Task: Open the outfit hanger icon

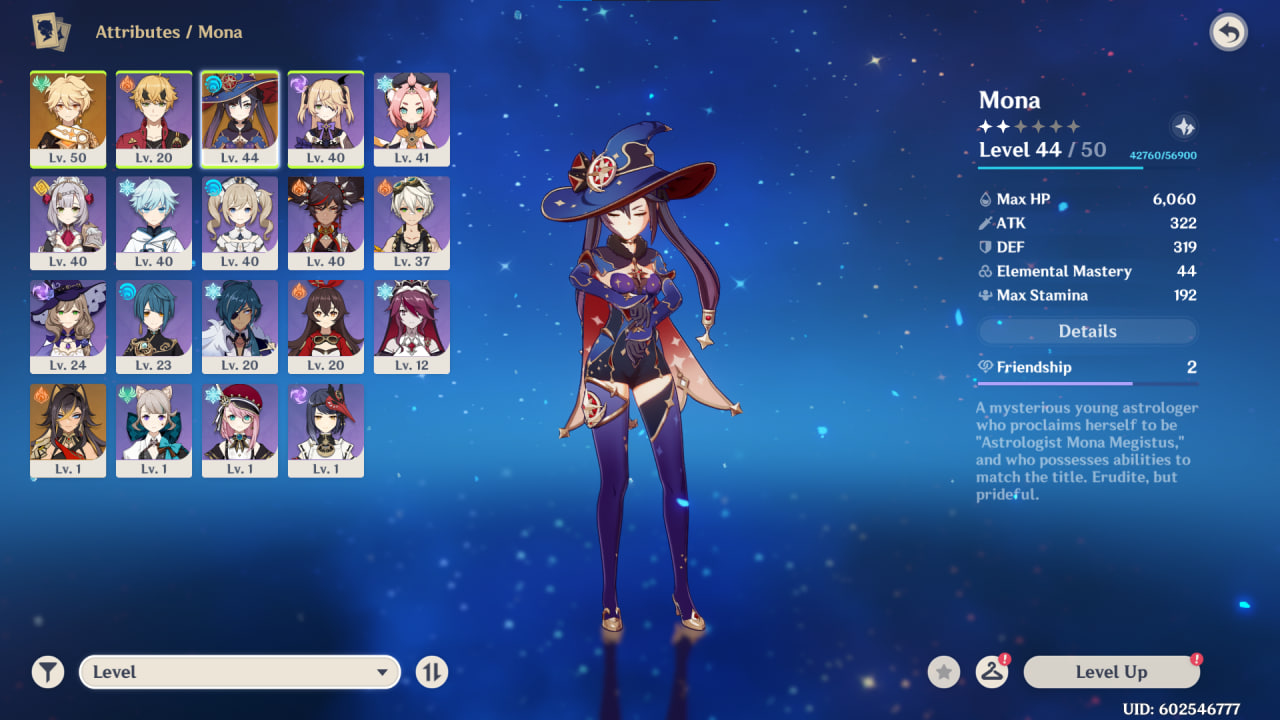Action: pos(991,672)
